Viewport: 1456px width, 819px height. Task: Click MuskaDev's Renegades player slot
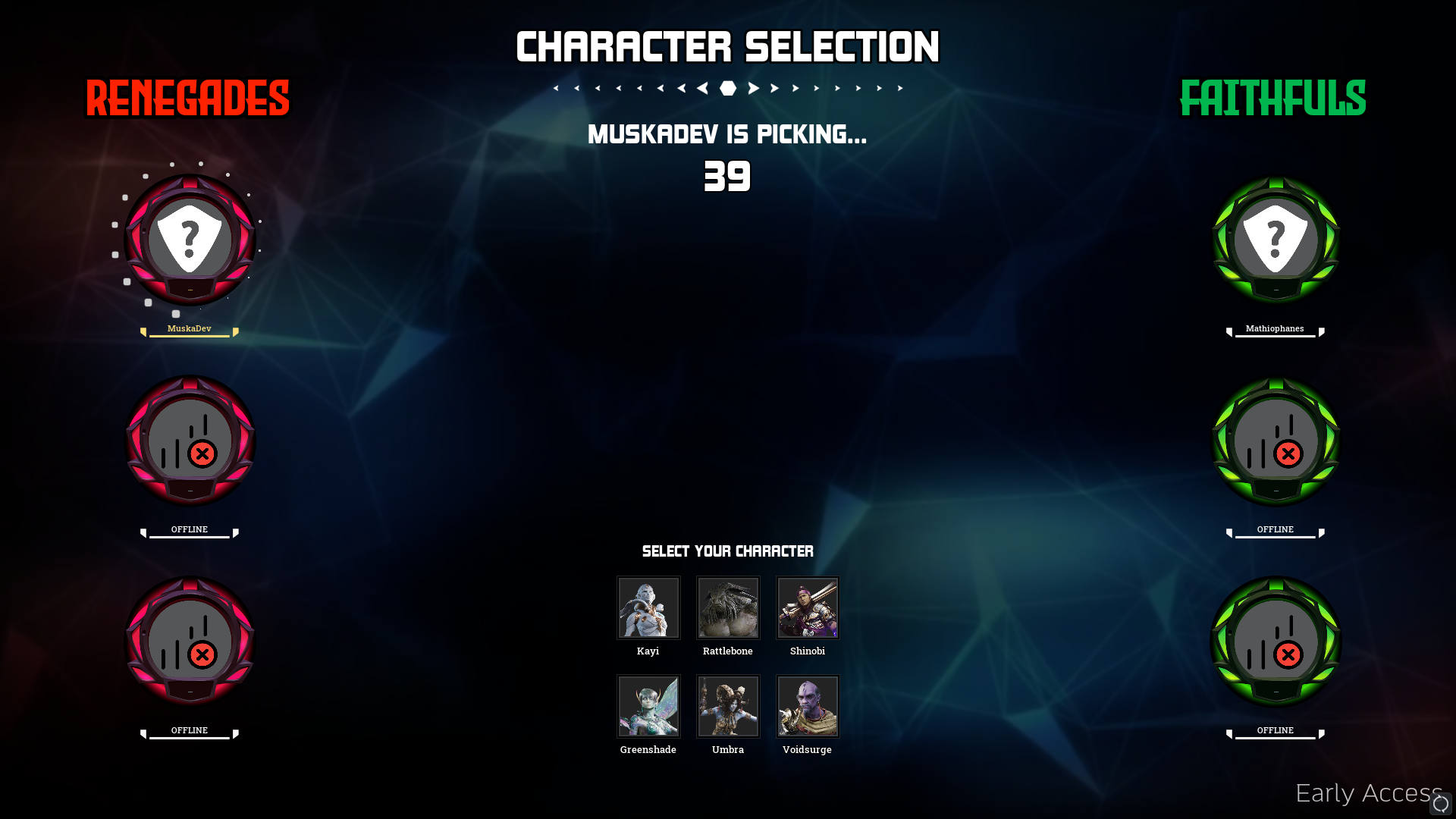click(x=190, y=240)
